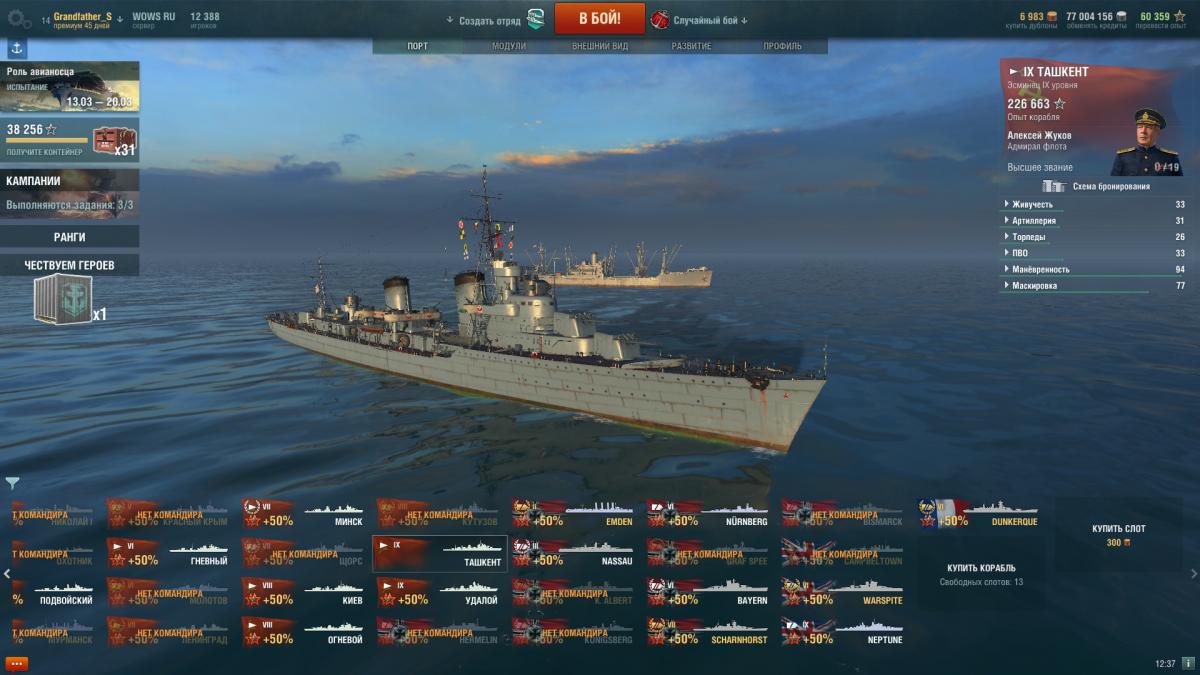Open the ЧЕСТВУЕМ ГЕРОЕВ container crate

tap(63, 300)
